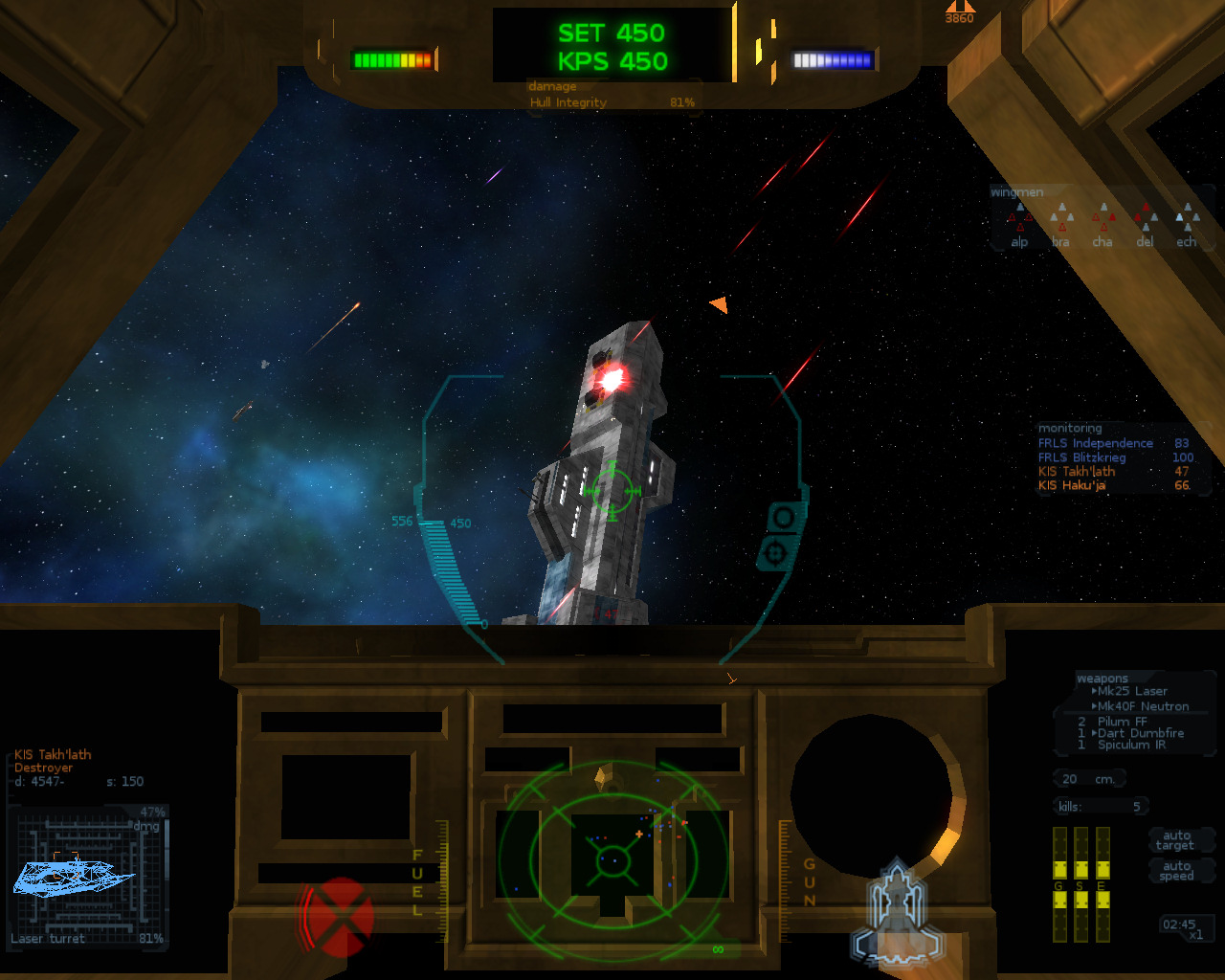Select the cha wing status icon
Viewport: 1225px width, 980px height.
1102,222
